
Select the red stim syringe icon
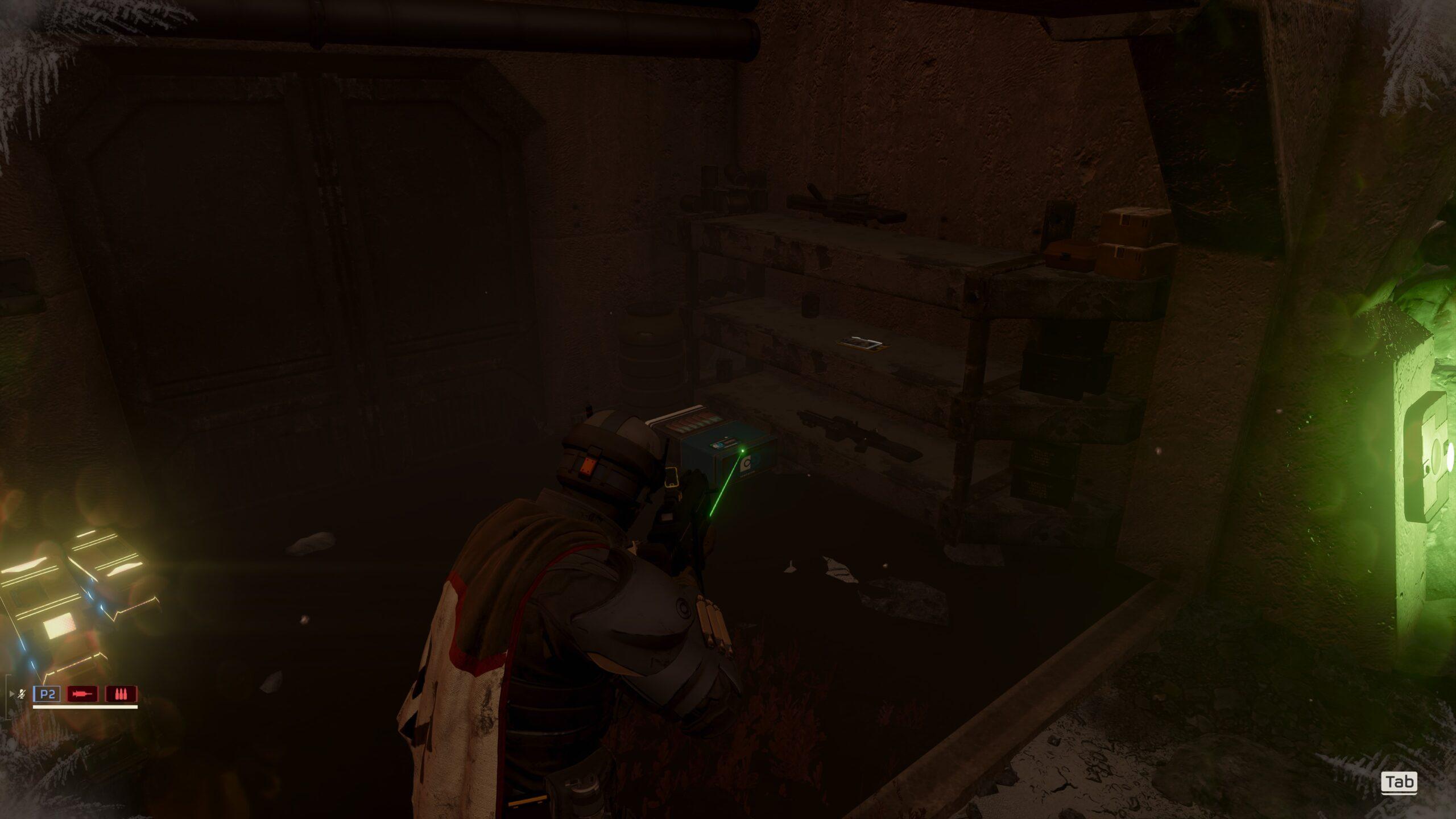[x=82, y=694]
